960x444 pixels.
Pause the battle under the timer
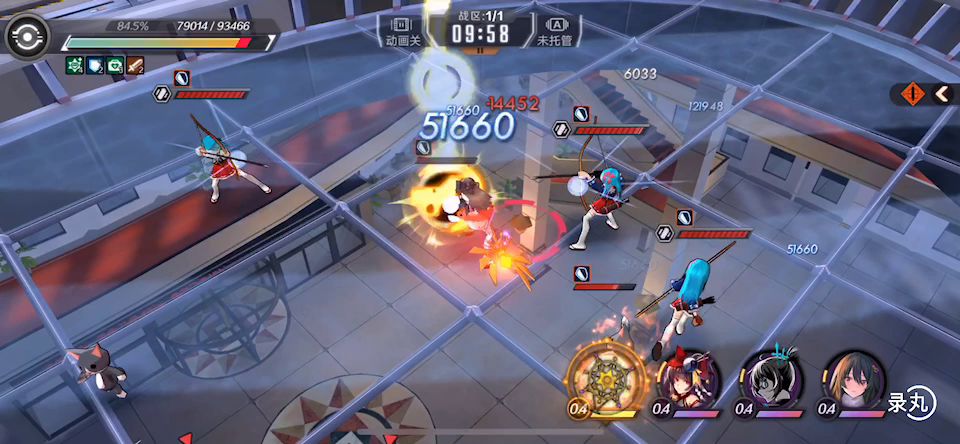[480, 50]
